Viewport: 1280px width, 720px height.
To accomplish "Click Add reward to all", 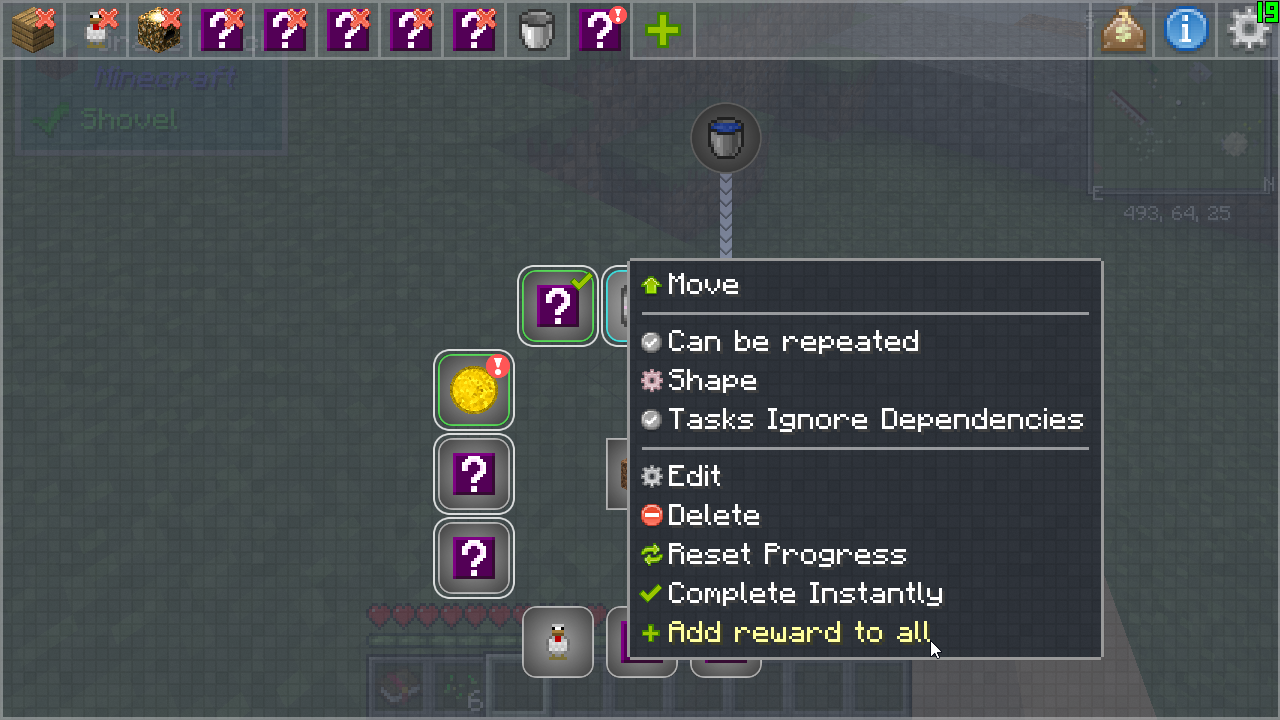I will click(798, 632).
